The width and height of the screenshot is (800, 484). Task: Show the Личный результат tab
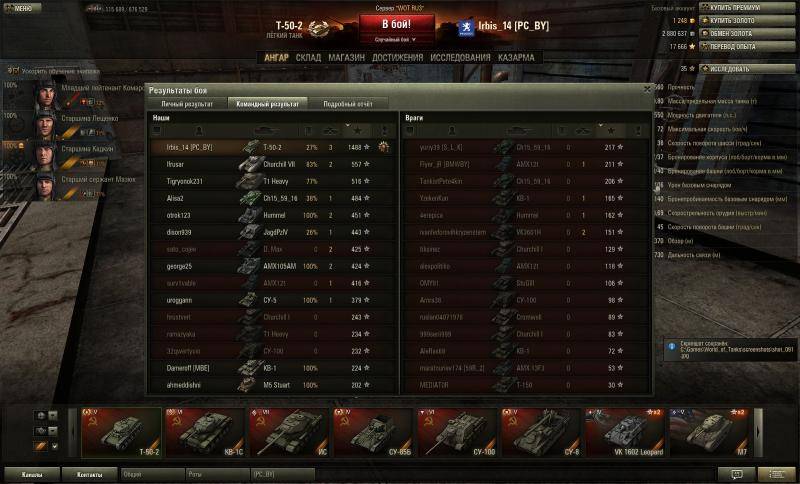pos(186,103)
